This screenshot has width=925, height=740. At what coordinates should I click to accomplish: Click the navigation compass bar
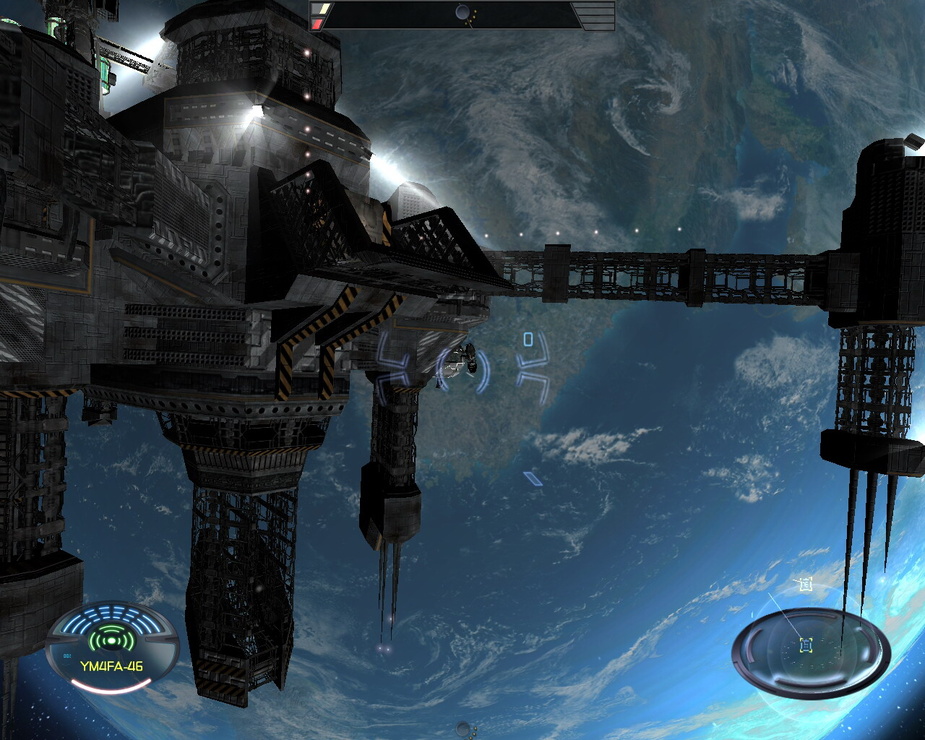pos(462,14)
